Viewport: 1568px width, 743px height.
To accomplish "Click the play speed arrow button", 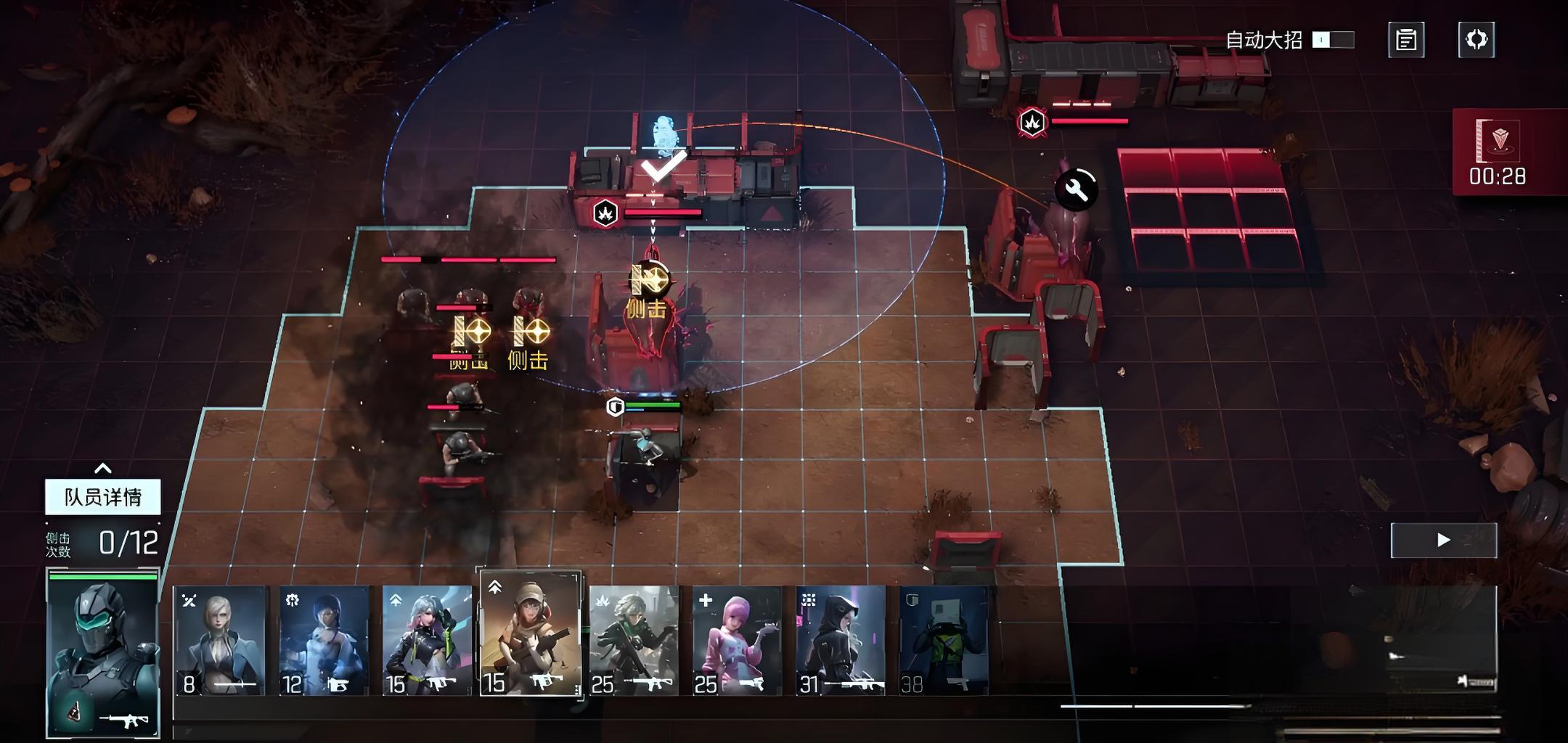I will [1443, 540].
